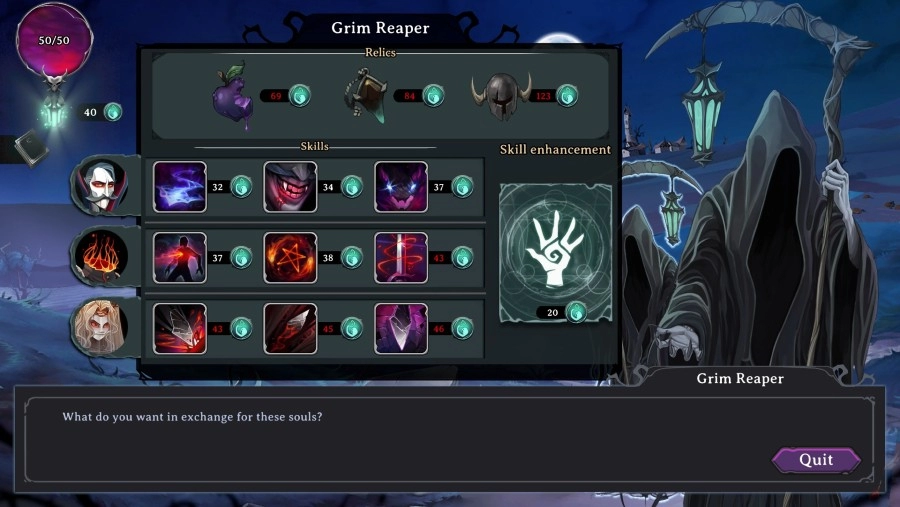Choose the fiery pentagram skill costing 38
The image size is (900, 507).
pos(290,258)
